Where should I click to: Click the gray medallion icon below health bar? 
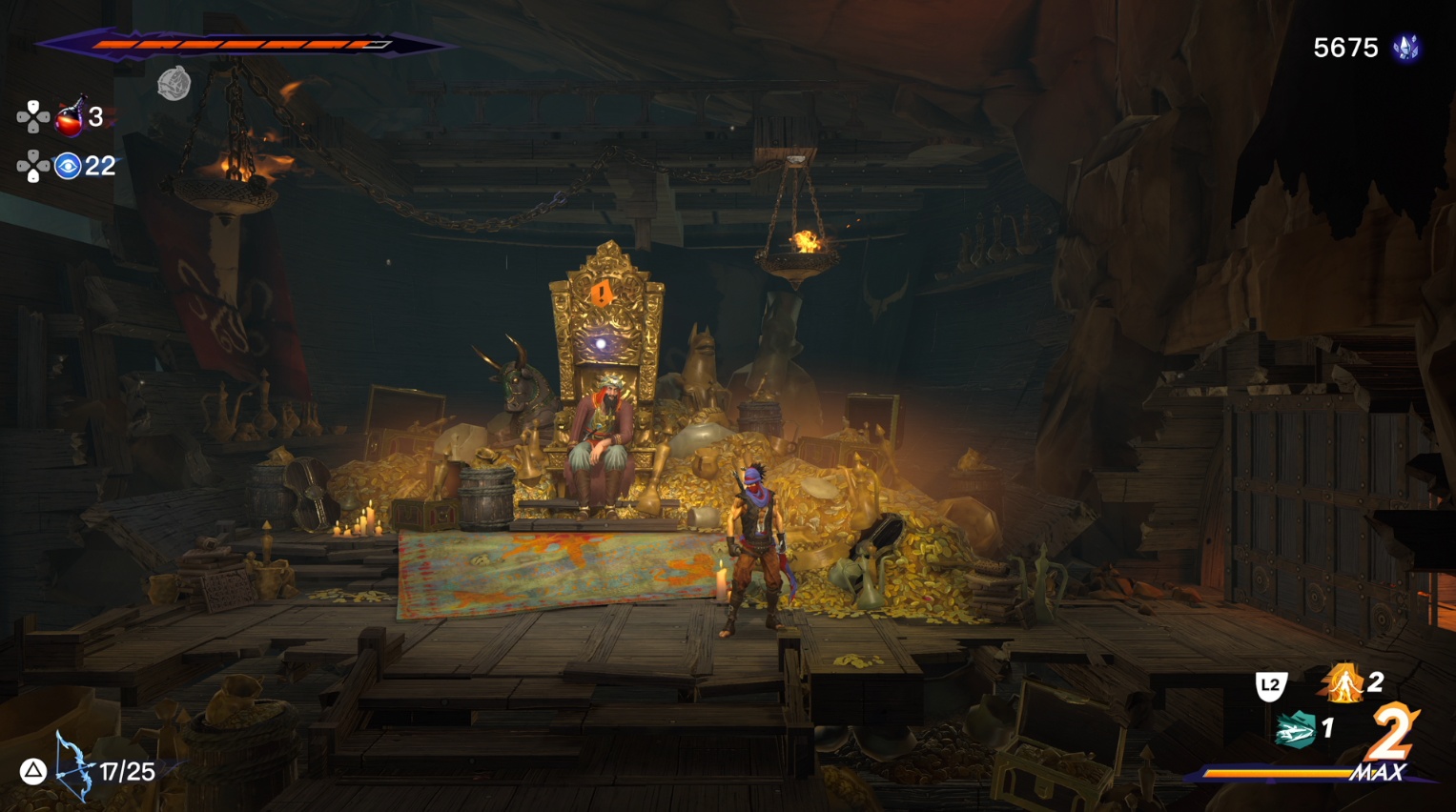(174, 84)
